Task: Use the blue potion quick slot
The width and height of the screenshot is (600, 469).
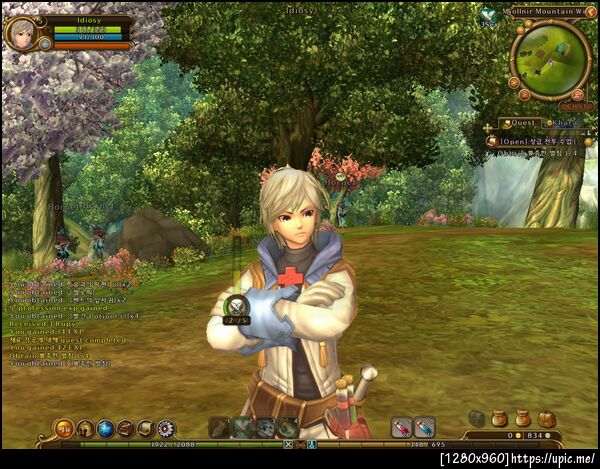Action: (x=424, y=427)
